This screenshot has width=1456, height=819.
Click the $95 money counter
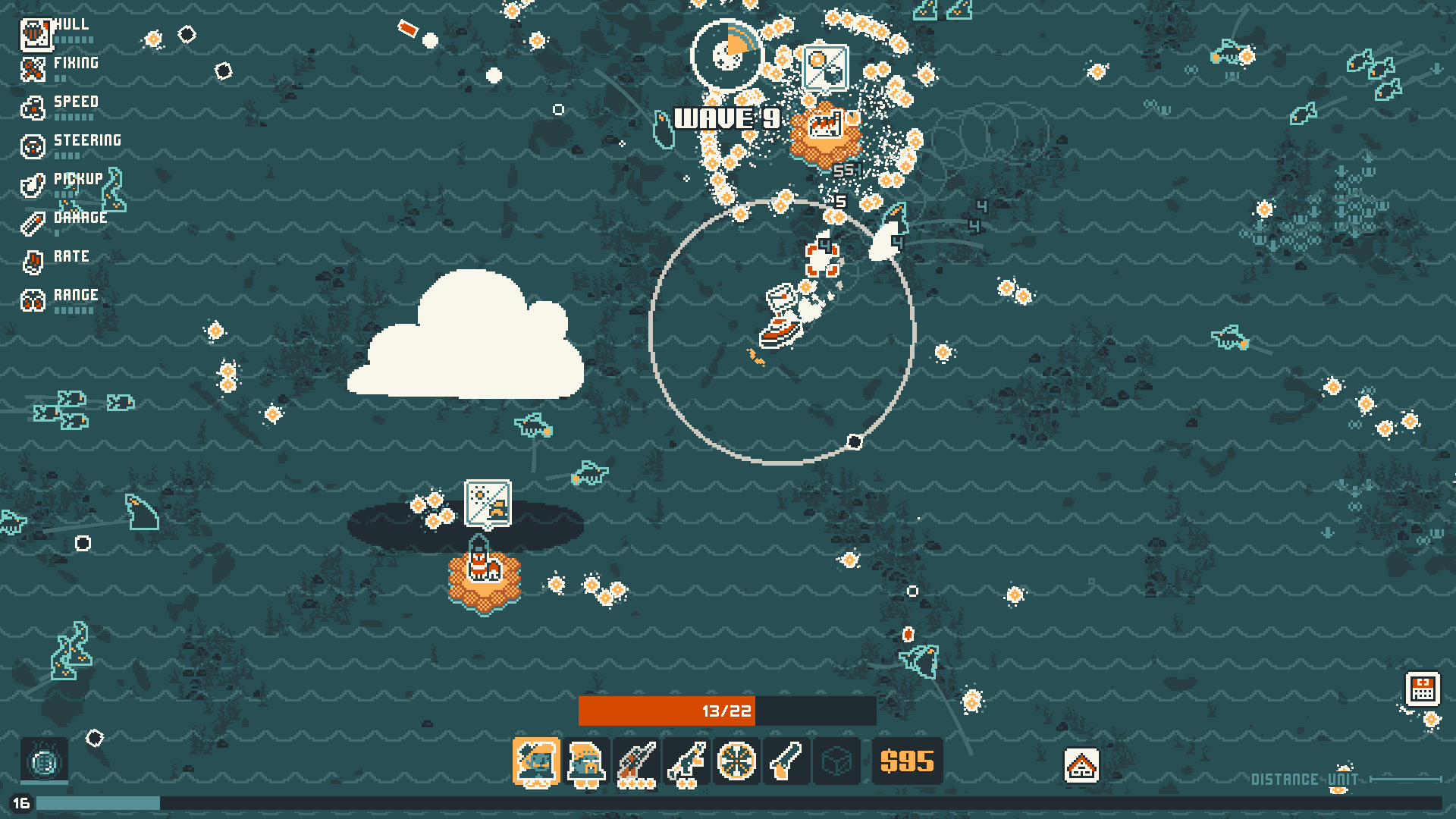coord(907,761)
